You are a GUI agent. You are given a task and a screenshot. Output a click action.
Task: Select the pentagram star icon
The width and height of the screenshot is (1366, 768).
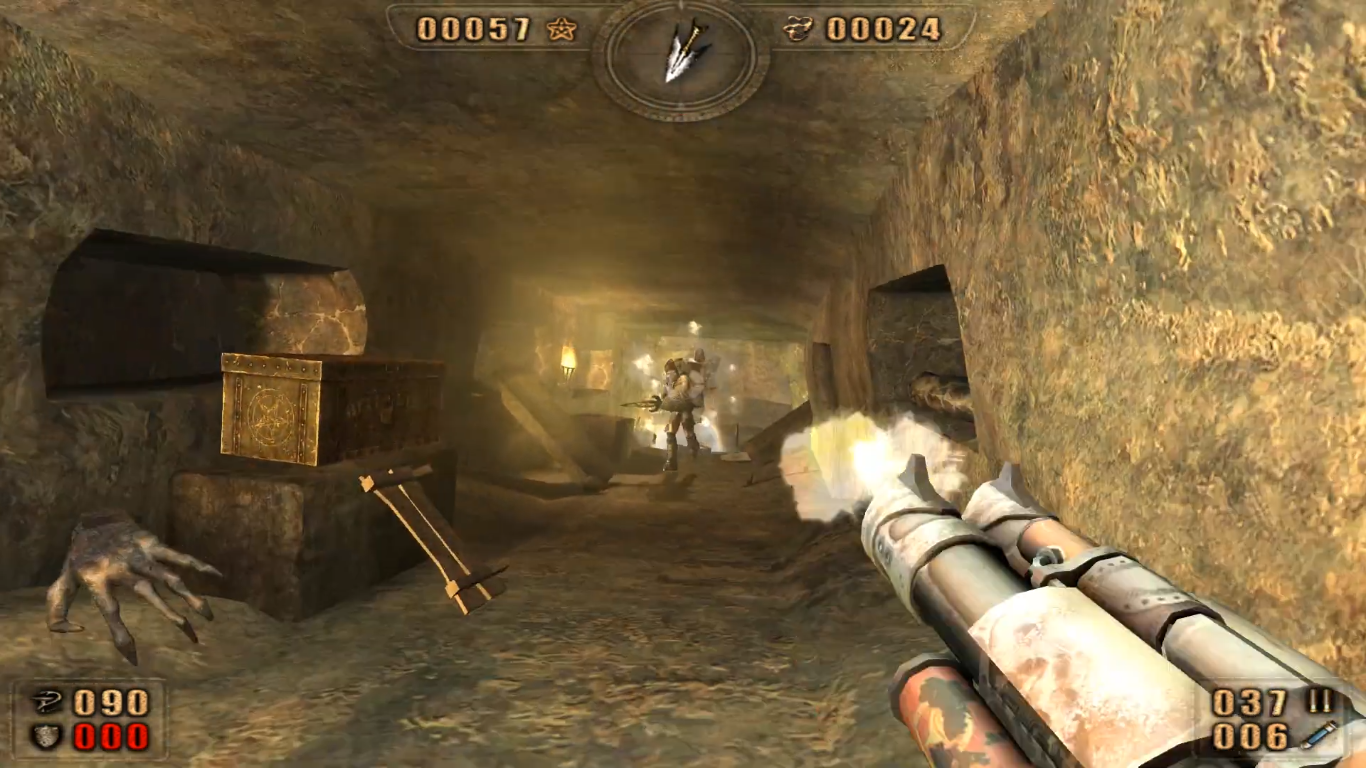point(561,30)
